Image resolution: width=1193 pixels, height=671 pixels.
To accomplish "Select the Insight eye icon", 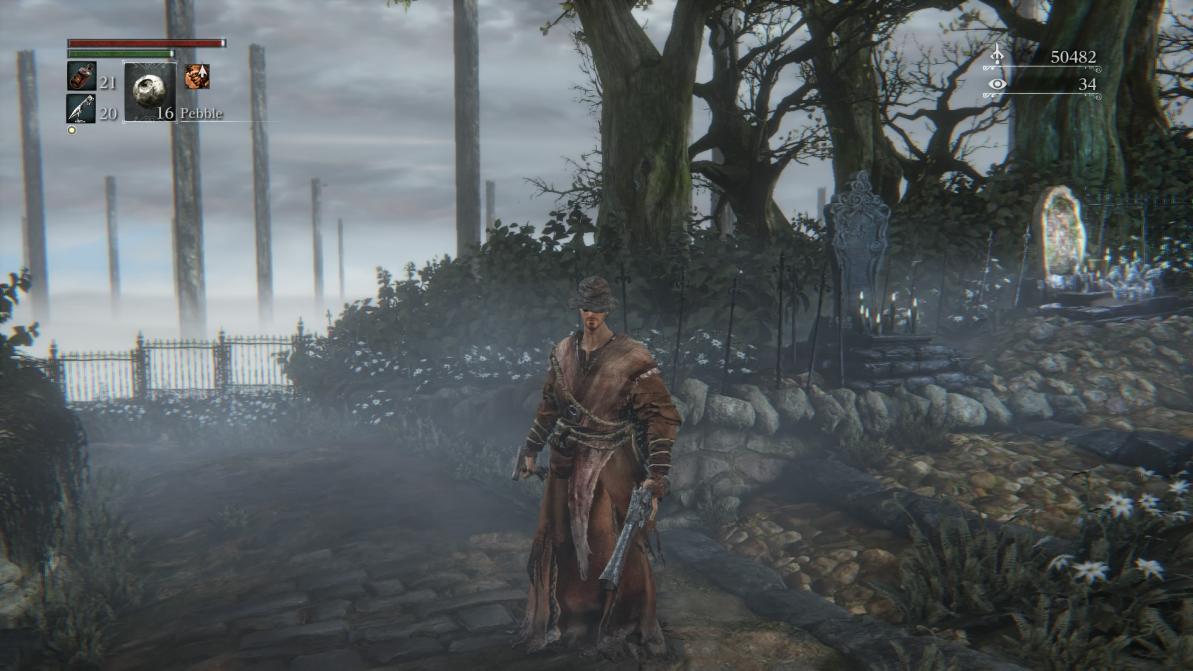I will pyautogui.click(x=996, y=85).
